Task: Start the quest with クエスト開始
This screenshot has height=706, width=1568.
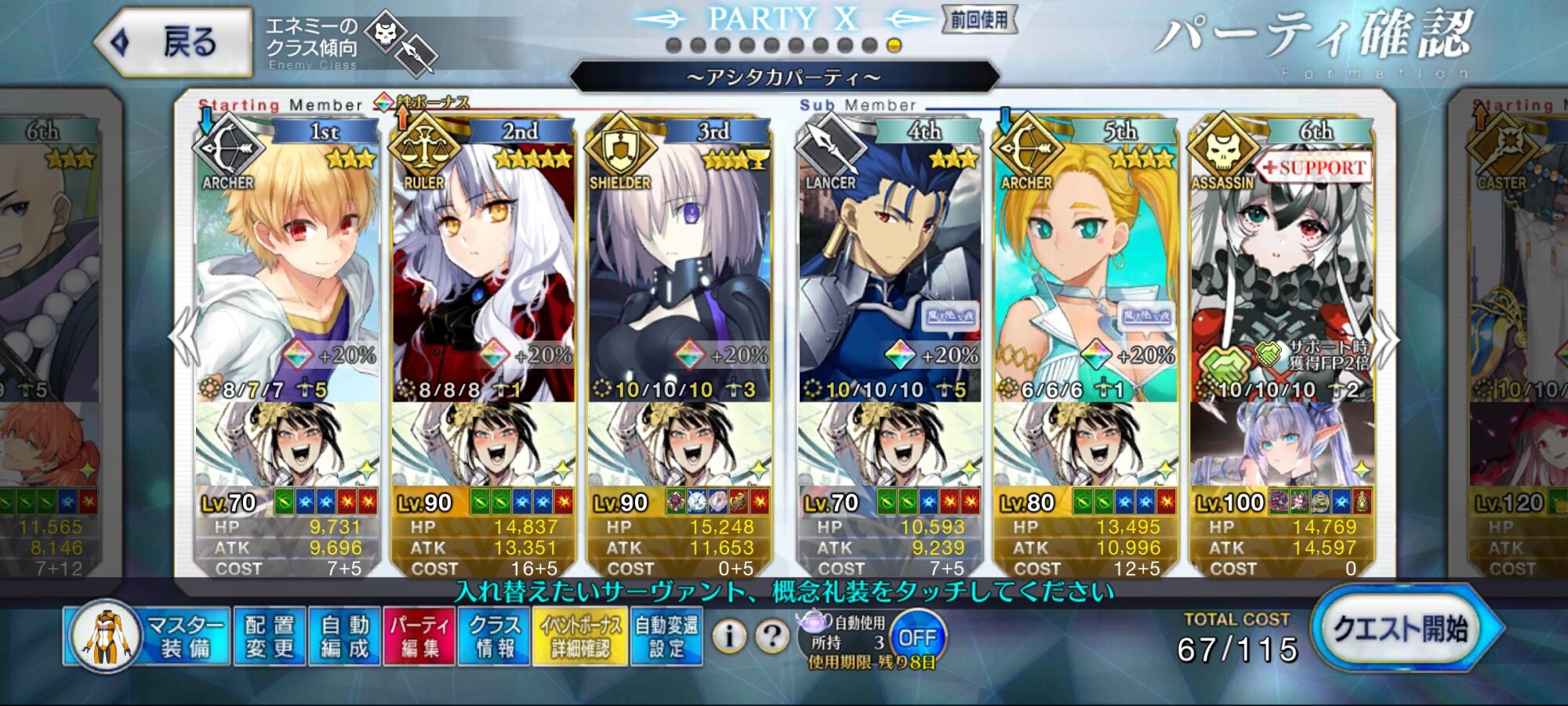Action: pyautogui.click(x=1402, y=630)
